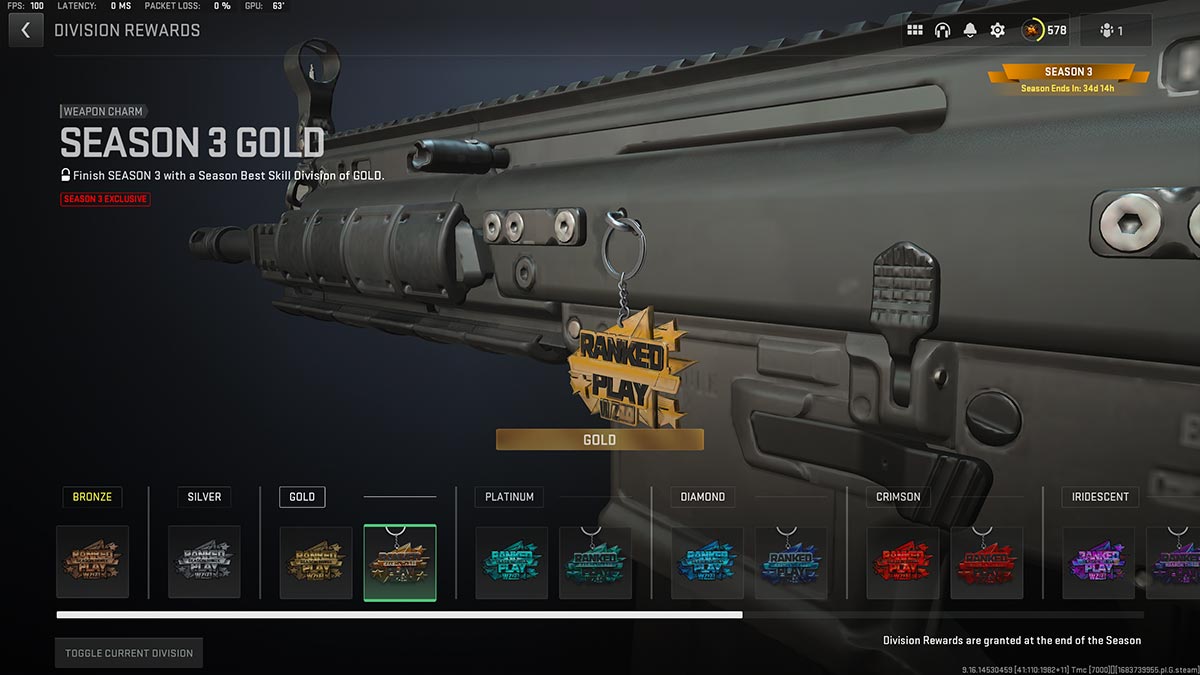This screenshot has width=1200, height=675.
Task: Select the Bronze division label
Action: (92, 496)
